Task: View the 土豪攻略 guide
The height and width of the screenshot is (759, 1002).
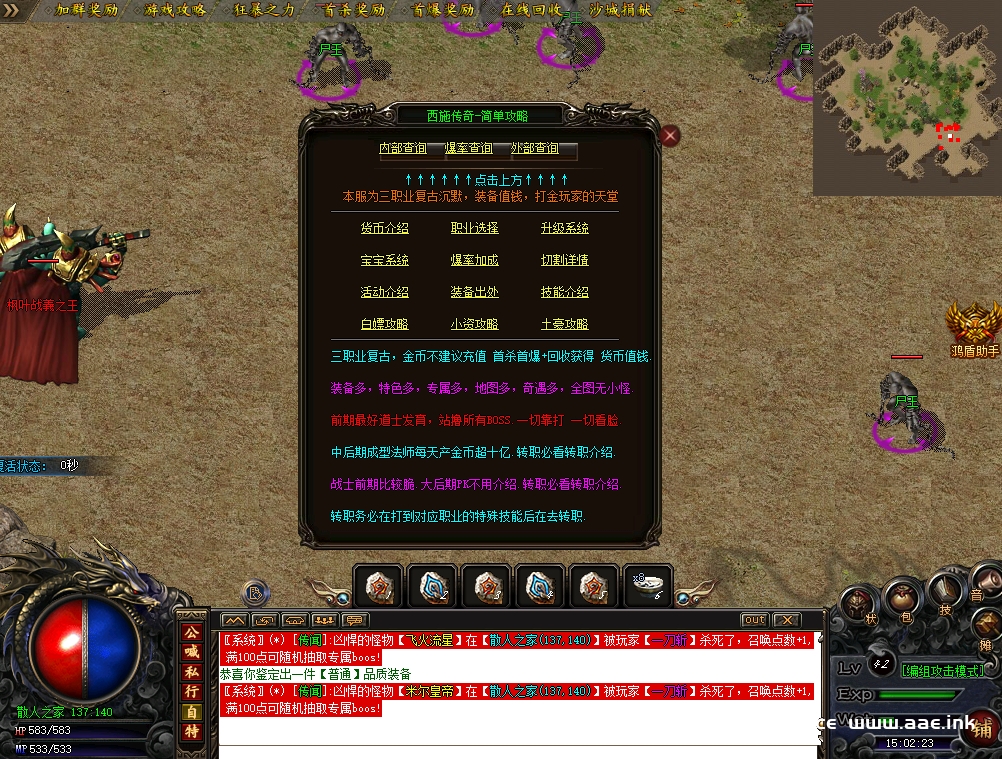Action: click(x=565, y=324)
